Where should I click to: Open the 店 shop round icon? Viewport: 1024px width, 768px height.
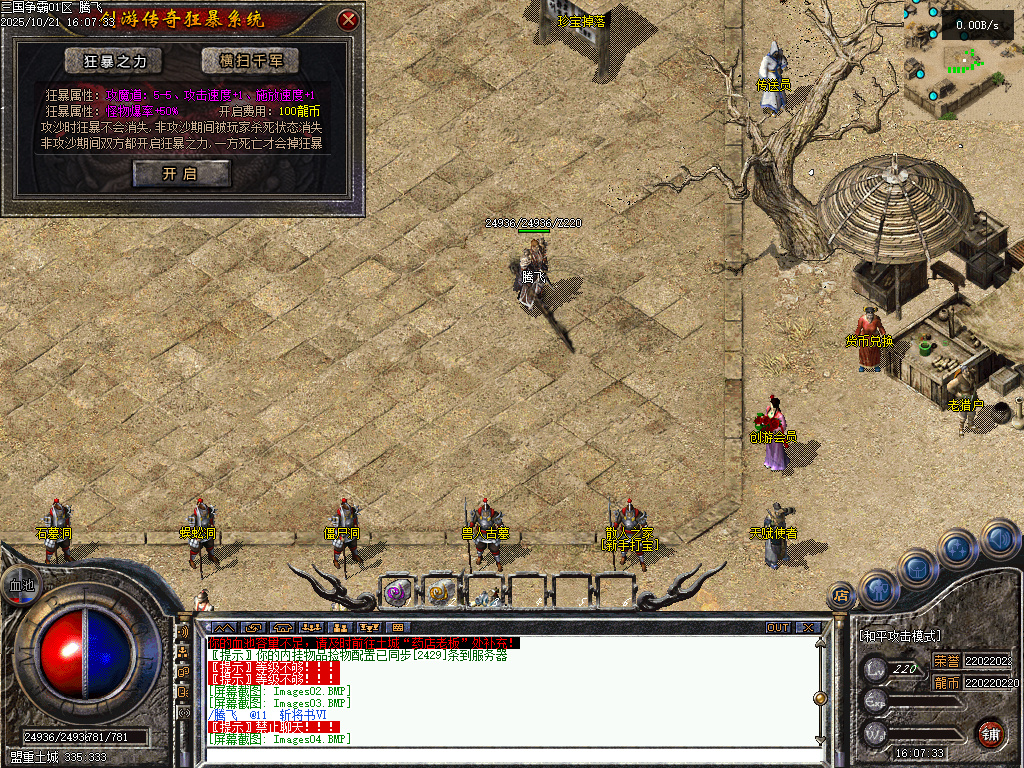point(842,598)
